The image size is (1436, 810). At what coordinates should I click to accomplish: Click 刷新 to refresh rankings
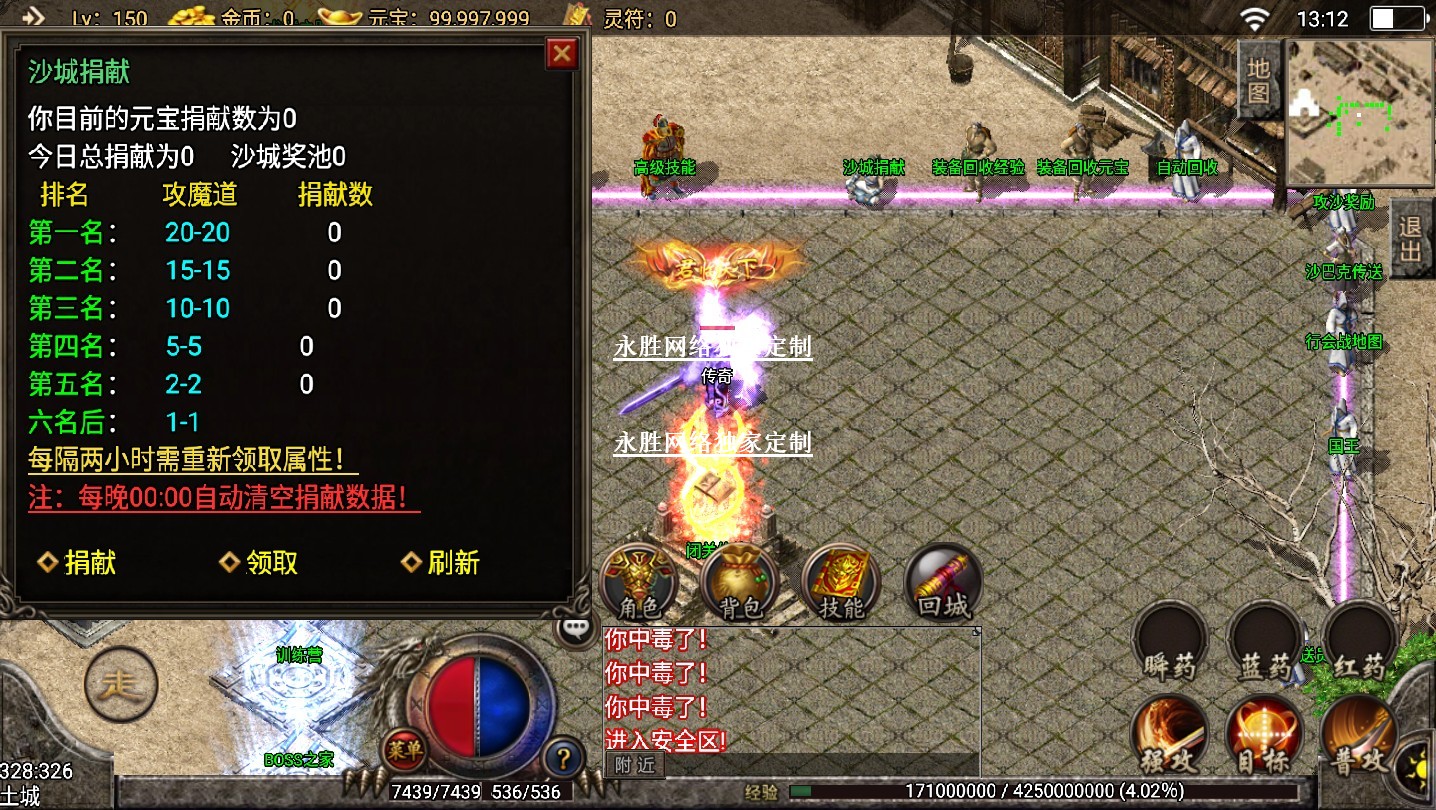442,563
